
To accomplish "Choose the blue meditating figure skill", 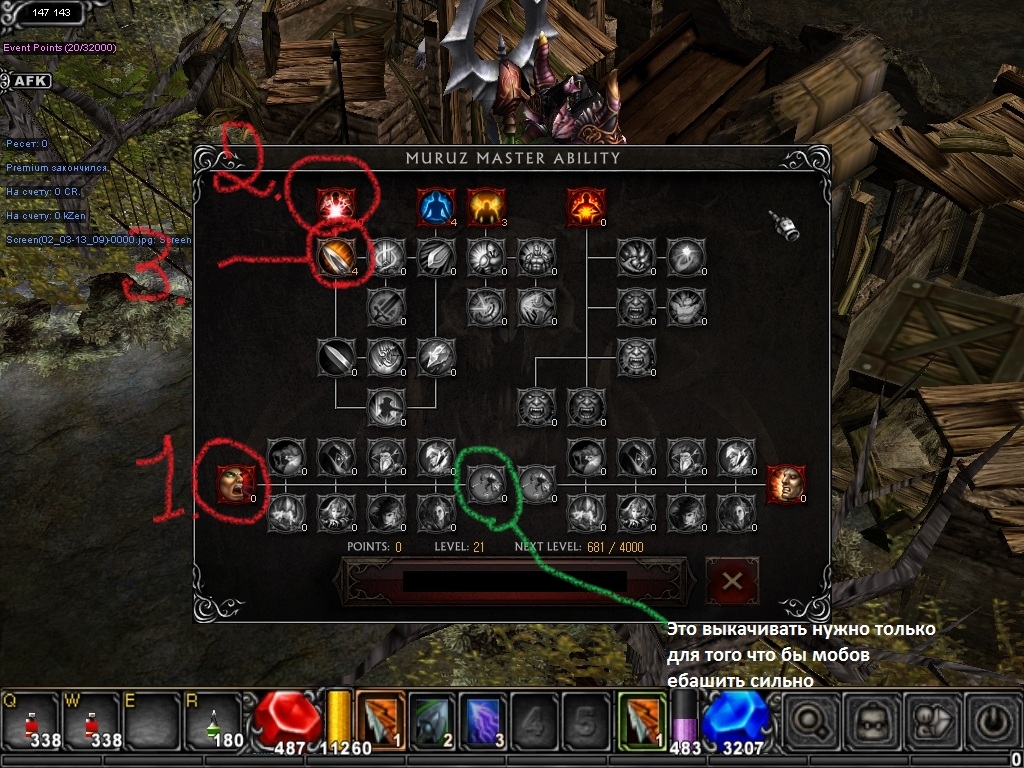I will pos(435,207).
